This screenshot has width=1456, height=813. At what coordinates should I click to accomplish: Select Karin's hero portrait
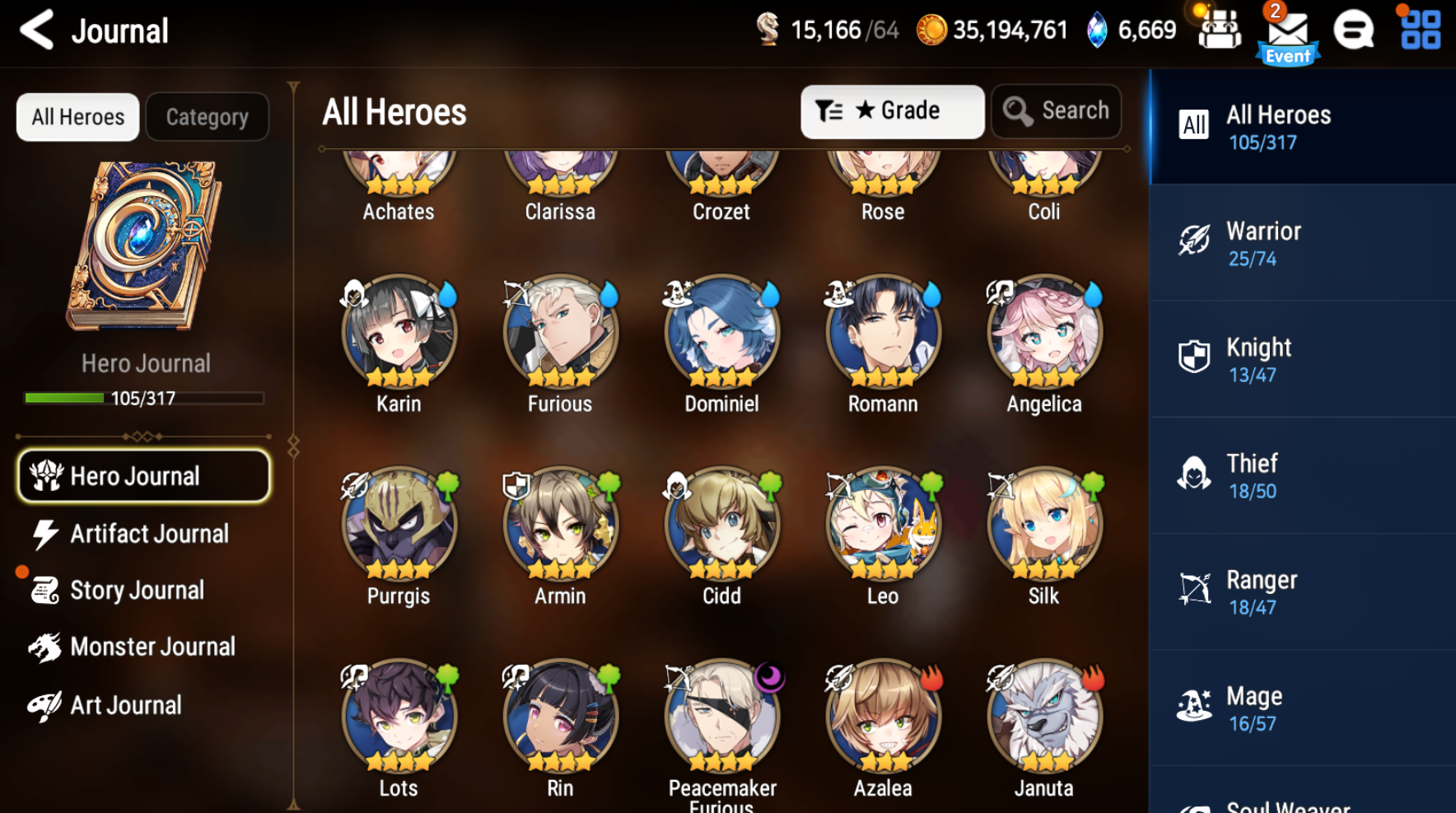[399, 332]
